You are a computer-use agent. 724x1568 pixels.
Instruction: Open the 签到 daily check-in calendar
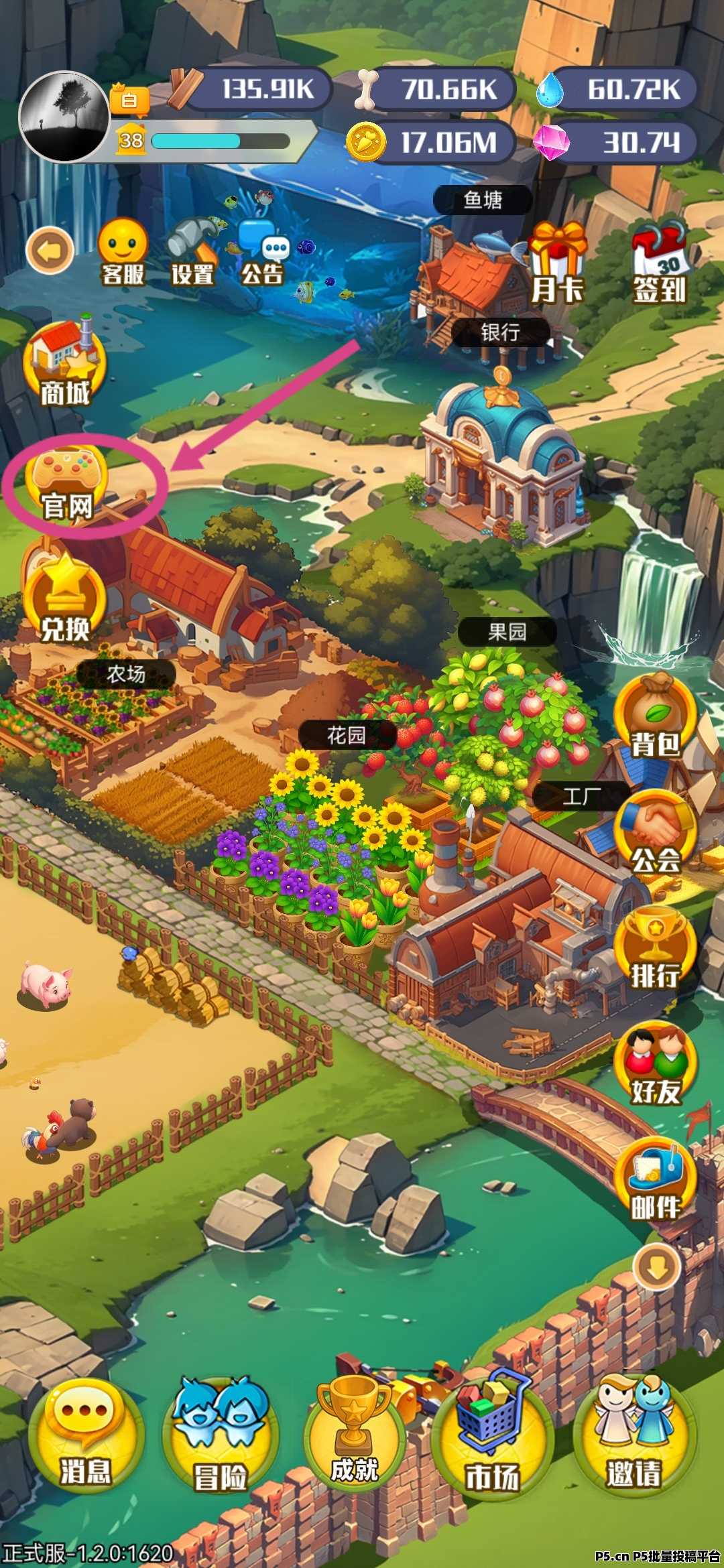[660, 262]
